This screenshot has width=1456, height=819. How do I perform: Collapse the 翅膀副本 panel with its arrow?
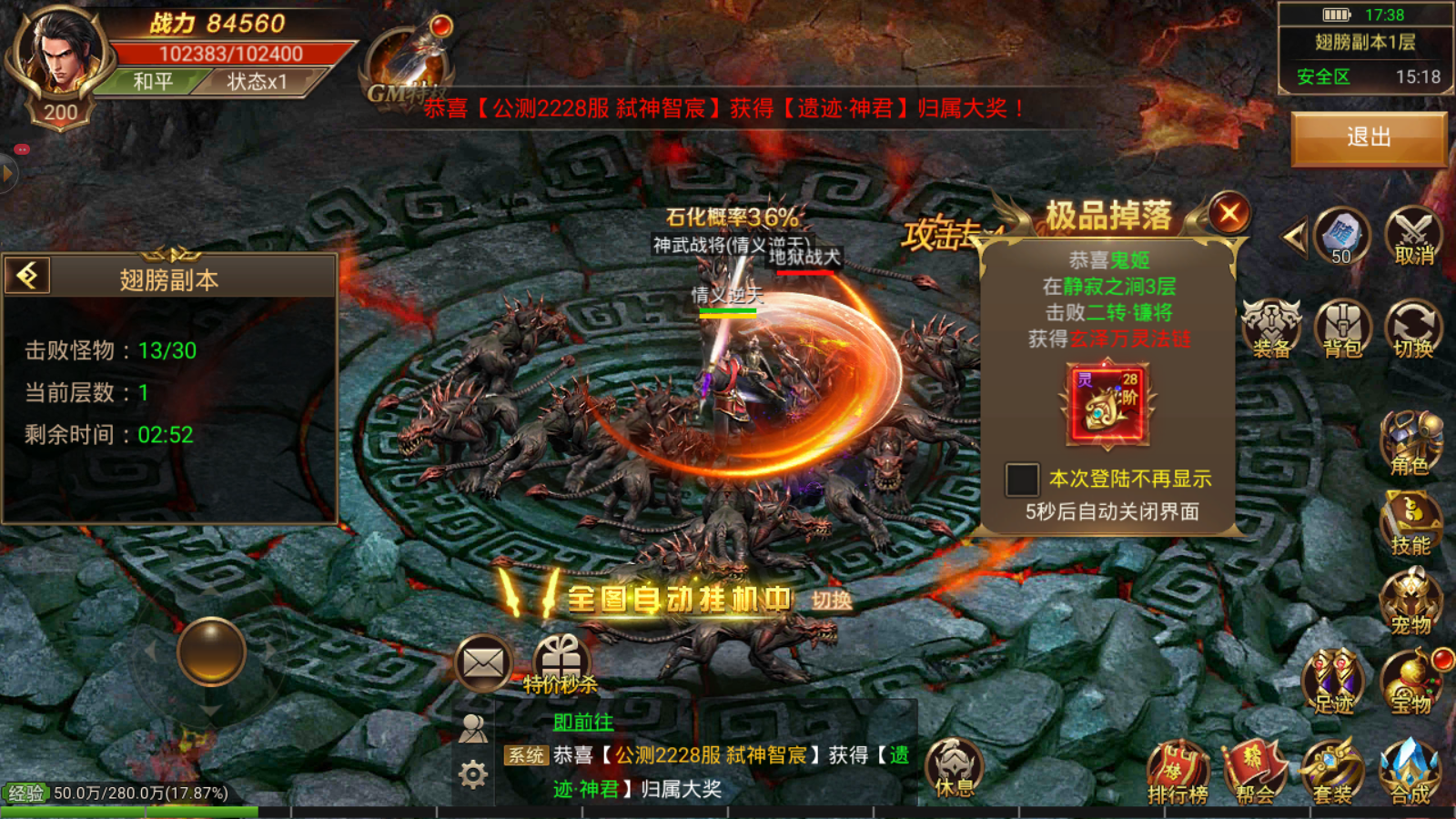click(26, 277)
